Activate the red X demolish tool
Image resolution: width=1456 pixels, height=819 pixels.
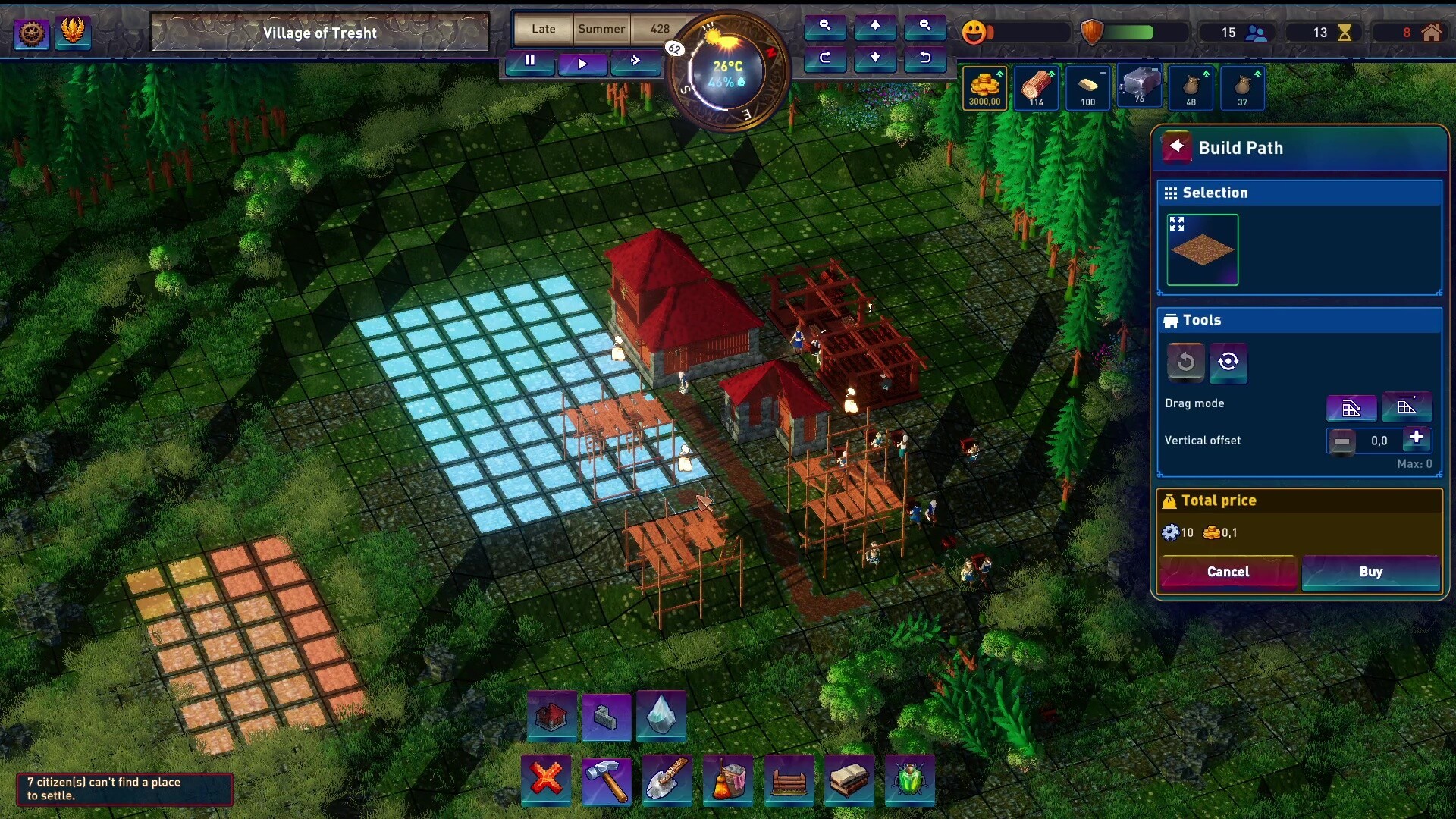click(546, 779)
